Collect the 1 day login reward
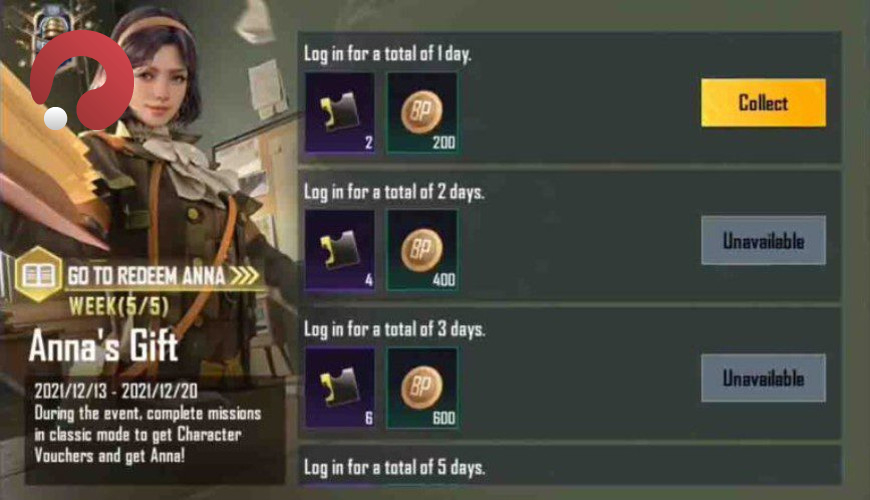 click(763, 103)
